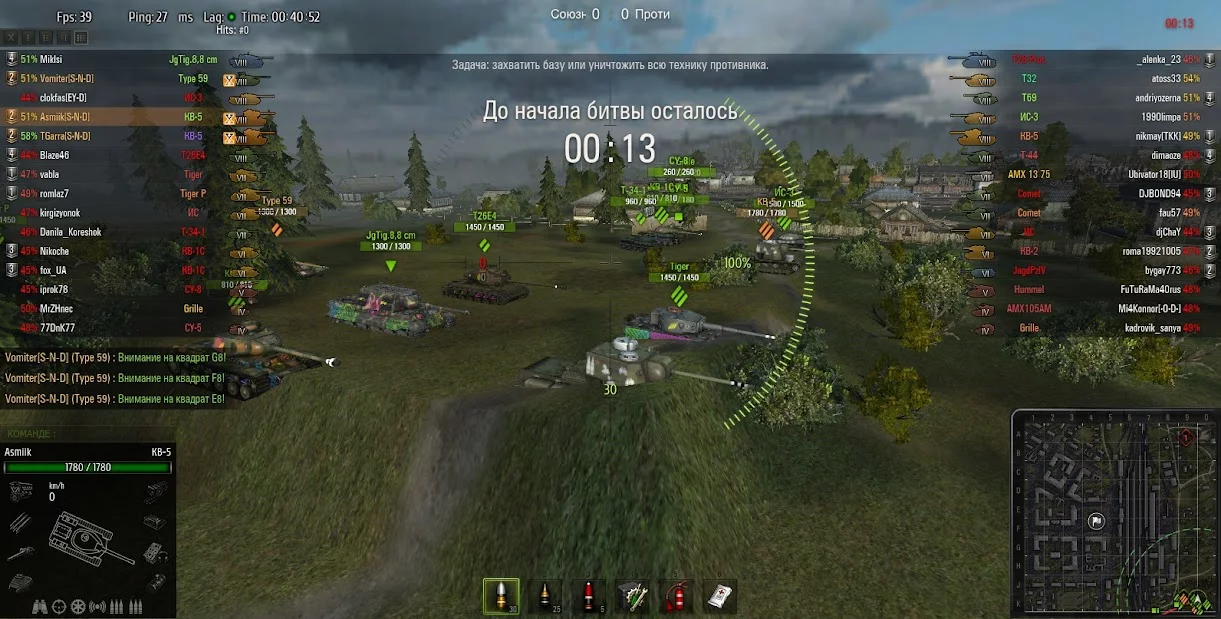Use the first aid kit consumable
1221x619 pixels.
coord(719,596)
